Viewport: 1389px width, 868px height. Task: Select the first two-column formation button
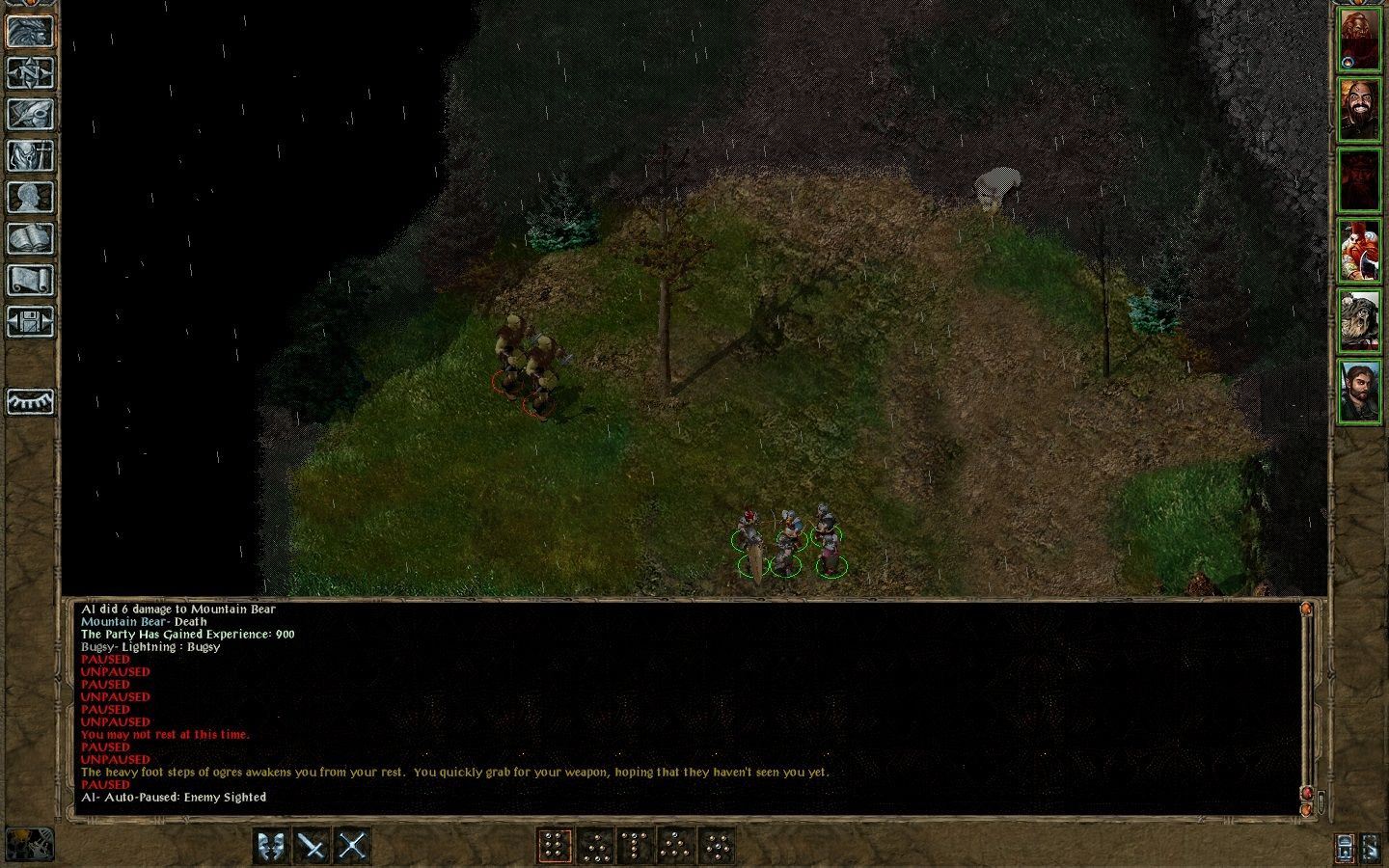click(554, 846)
